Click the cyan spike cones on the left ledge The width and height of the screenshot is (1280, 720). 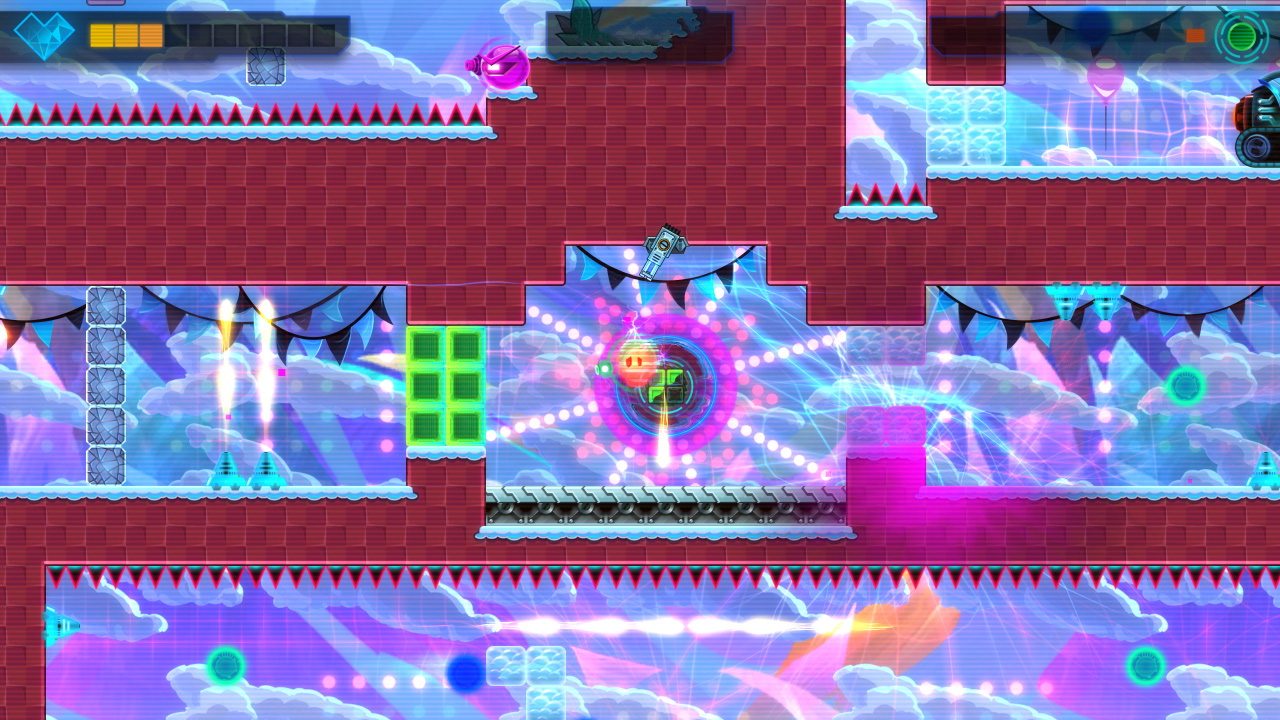[248, 470]
